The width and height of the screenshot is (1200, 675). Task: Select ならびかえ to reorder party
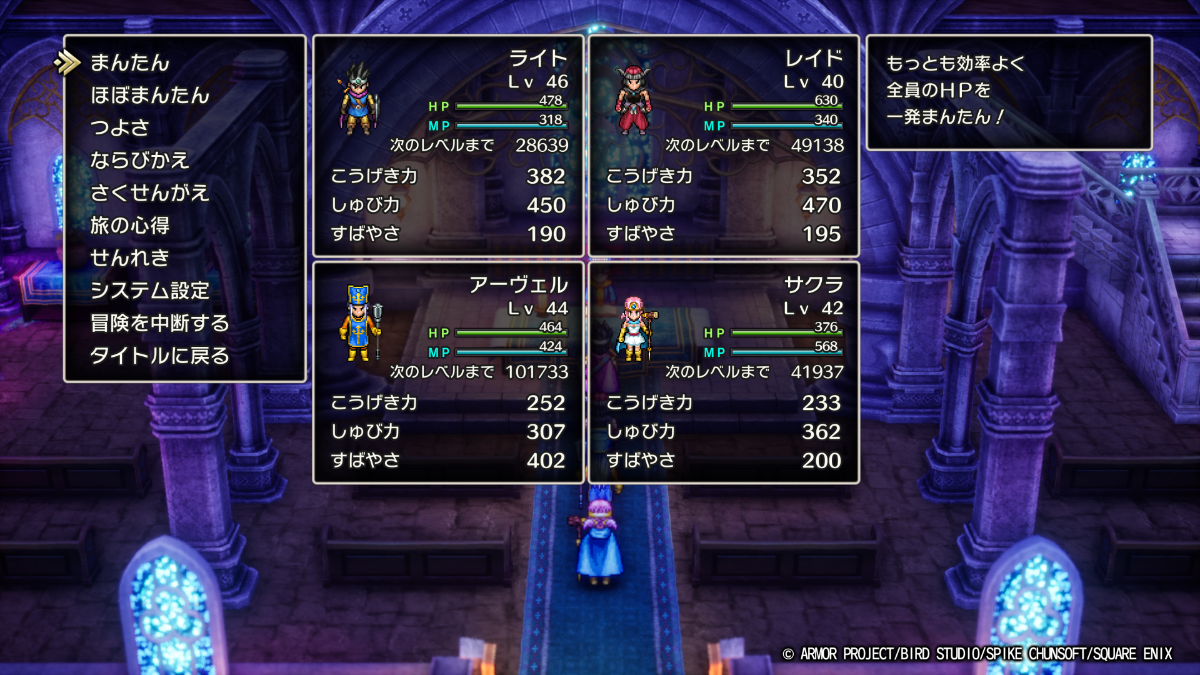pyautogui.click(x=140, y=160)
